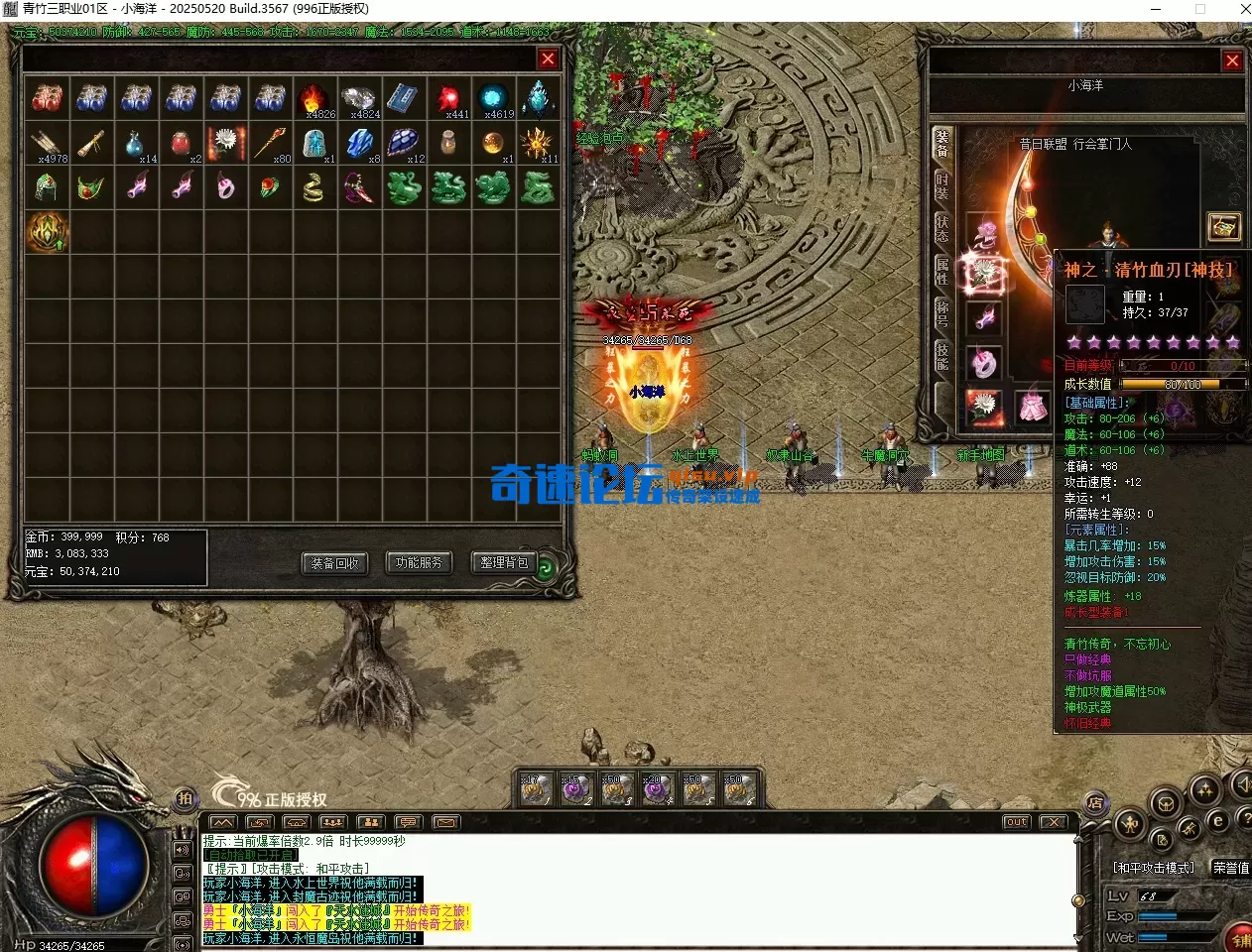Close the character equipment panel
The width and height of the screenshot is (1252, 952).
coord(1232,60)
